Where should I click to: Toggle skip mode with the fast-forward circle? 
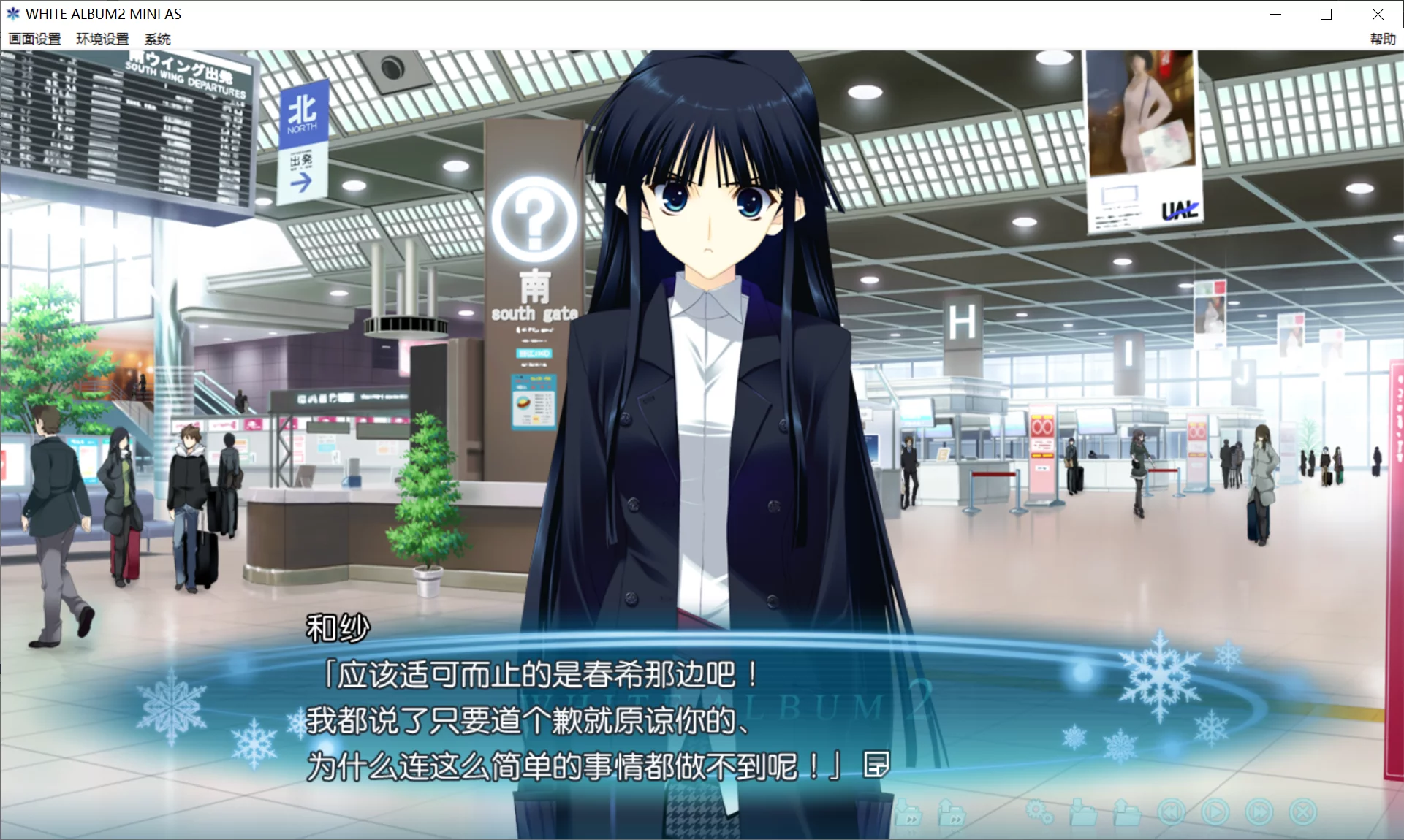tap(1259, 812)
